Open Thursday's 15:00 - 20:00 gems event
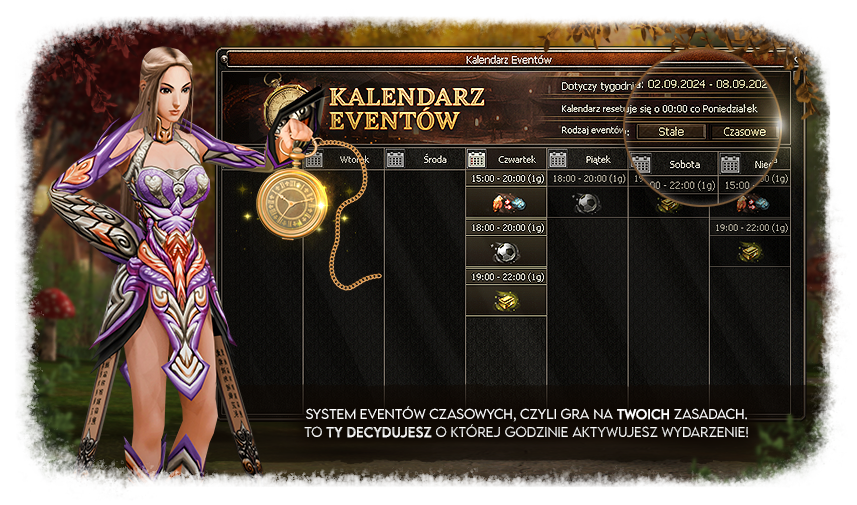The width and height of the screenshot is (857, 505). coord(506,203)
